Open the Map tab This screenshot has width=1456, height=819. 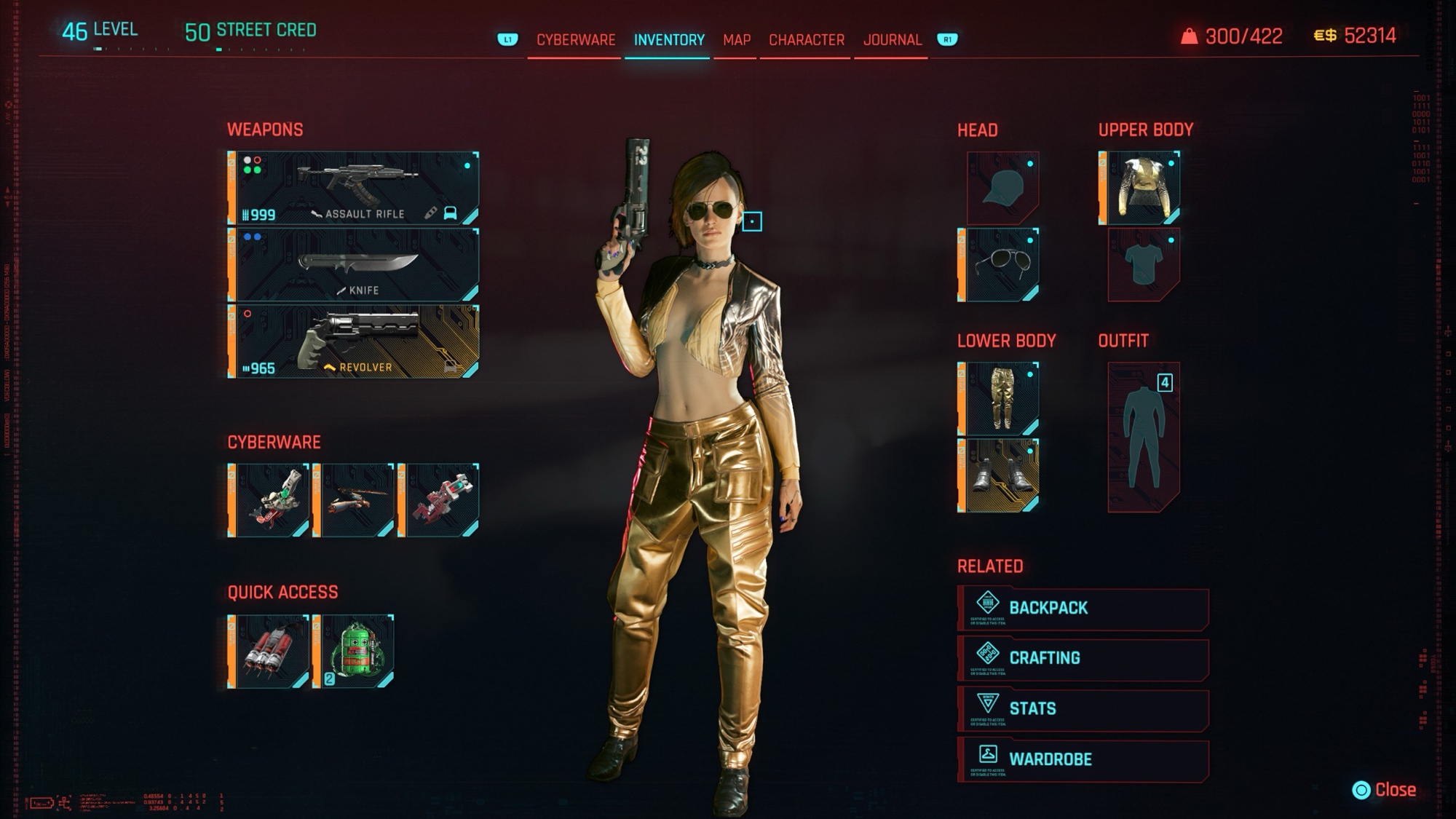736,40
